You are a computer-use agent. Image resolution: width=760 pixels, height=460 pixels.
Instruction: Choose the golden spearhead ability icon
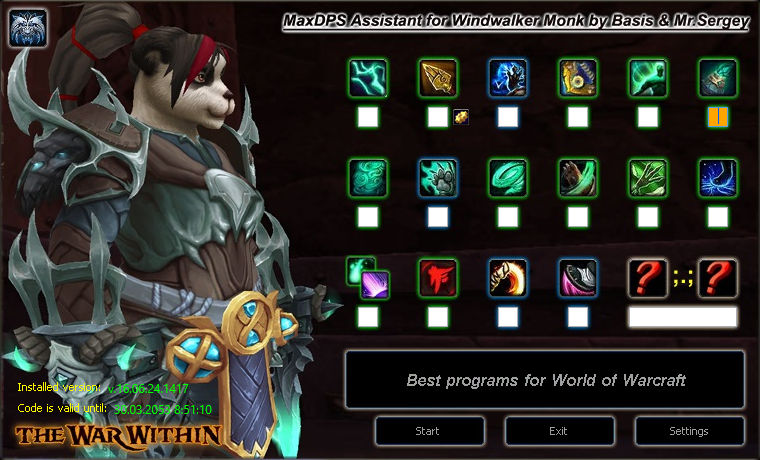pos(437,78)
